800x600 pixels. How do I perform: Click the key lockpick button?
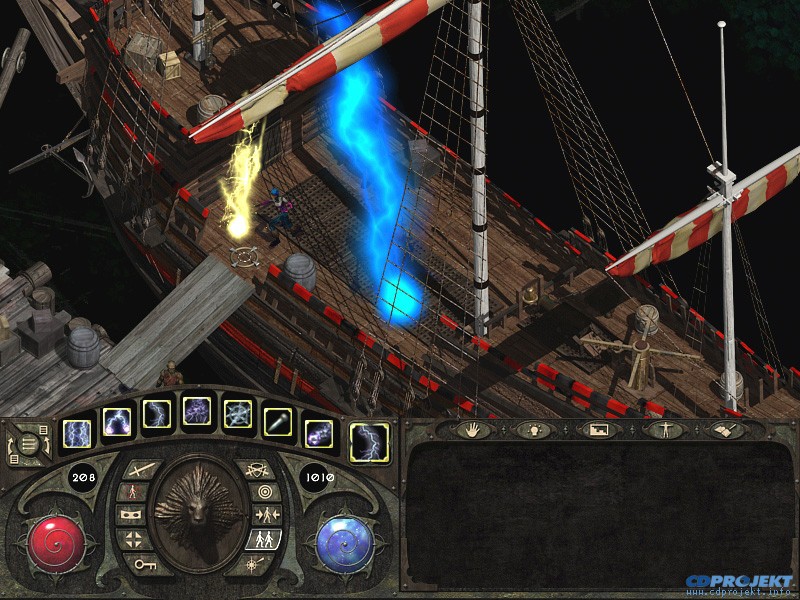point(144,564)
